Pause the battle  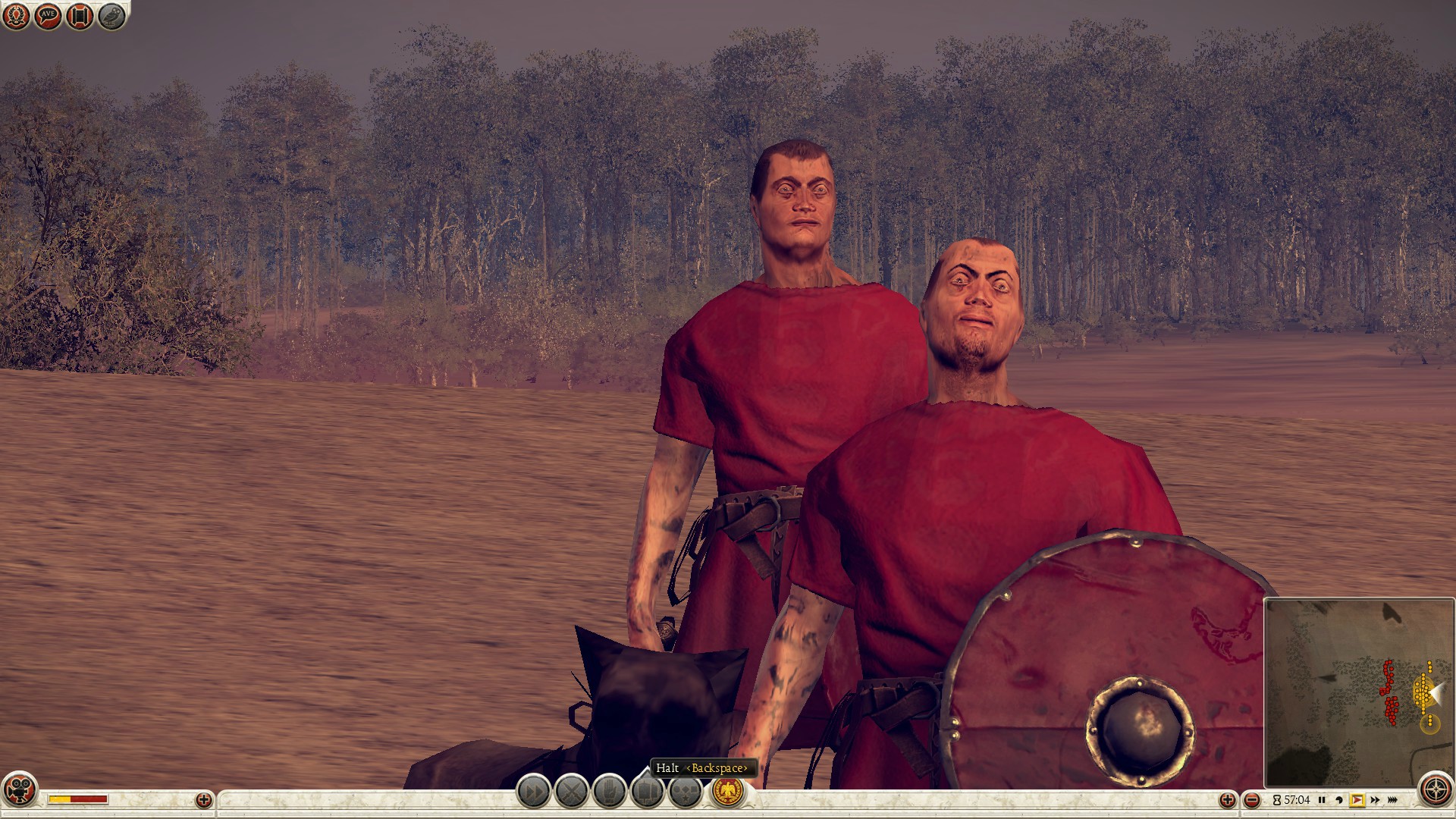[1322, 800]
